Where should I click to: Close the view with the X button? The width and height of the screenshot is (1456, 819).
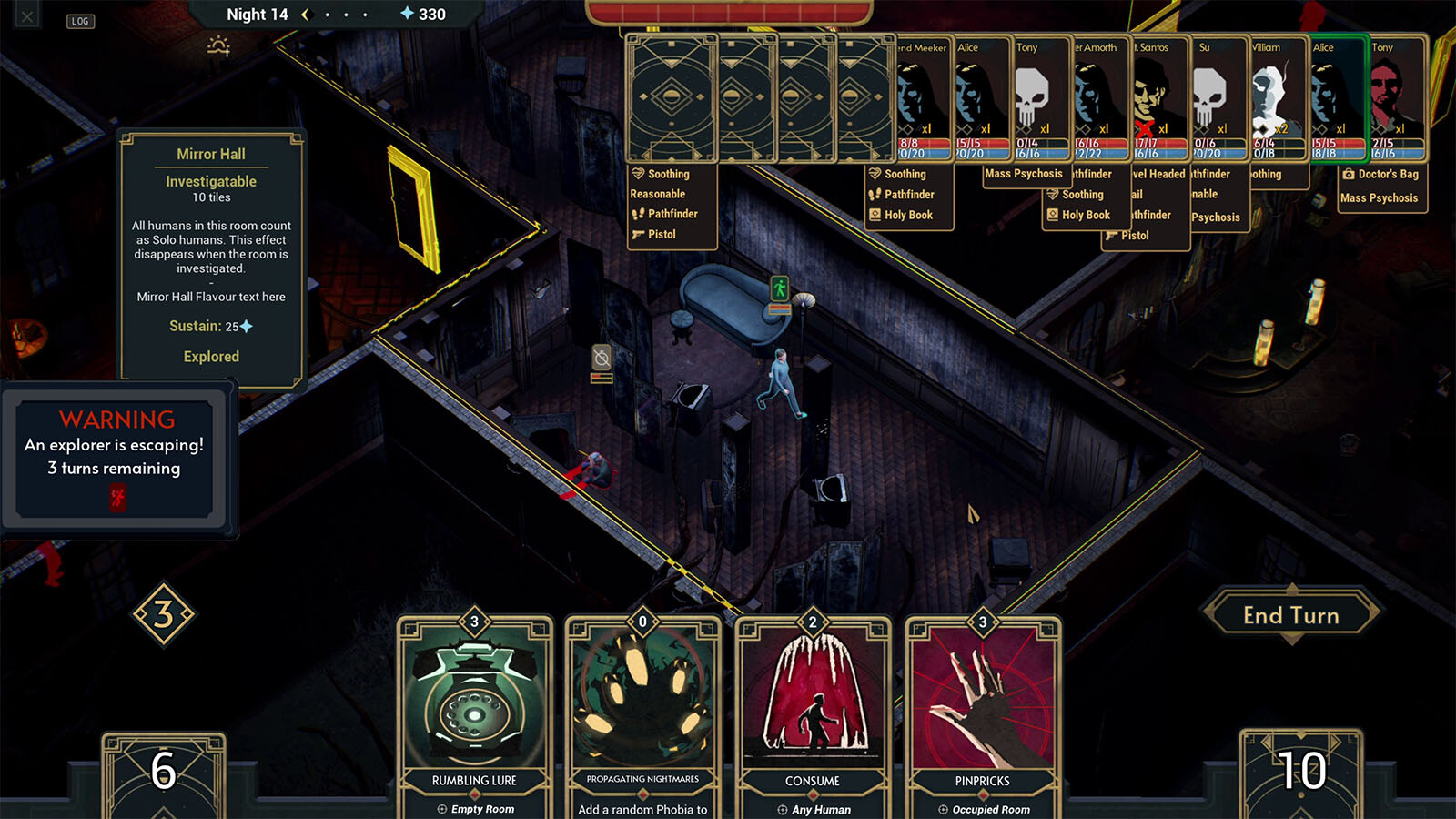click(x=27, y=16)
